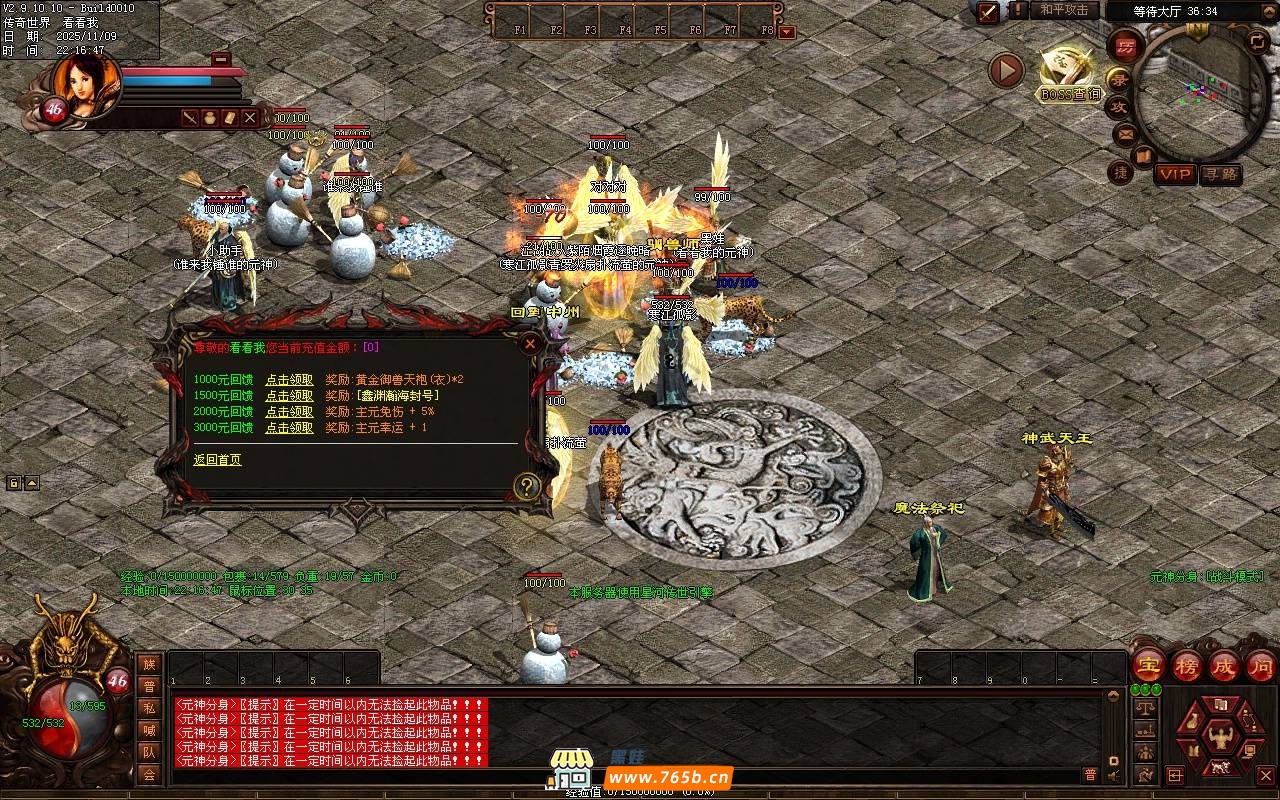1280x800 pixels.
Task: Close the recharge reward dialog
Action: pyautogui.click(x=530, y=345)
